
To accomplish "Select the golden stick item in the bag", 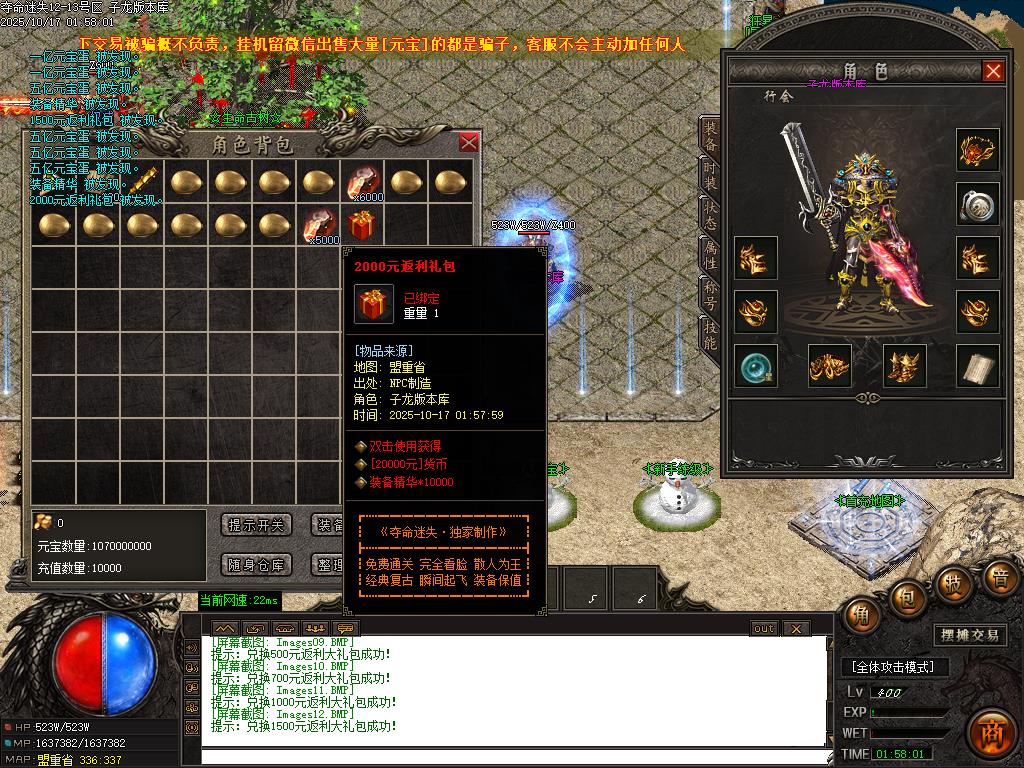I will point(142,182).
